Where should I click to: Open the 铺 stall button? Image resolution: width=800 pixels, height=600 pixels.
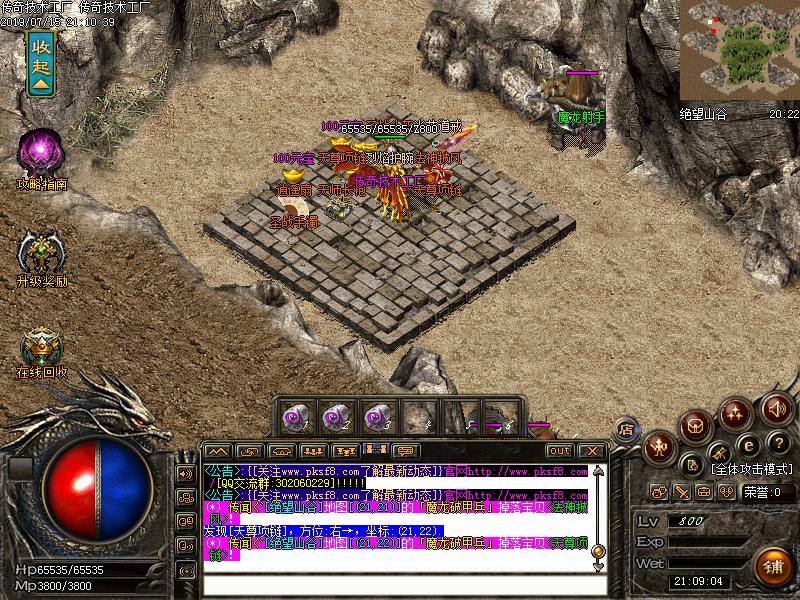tap(771, 565)
